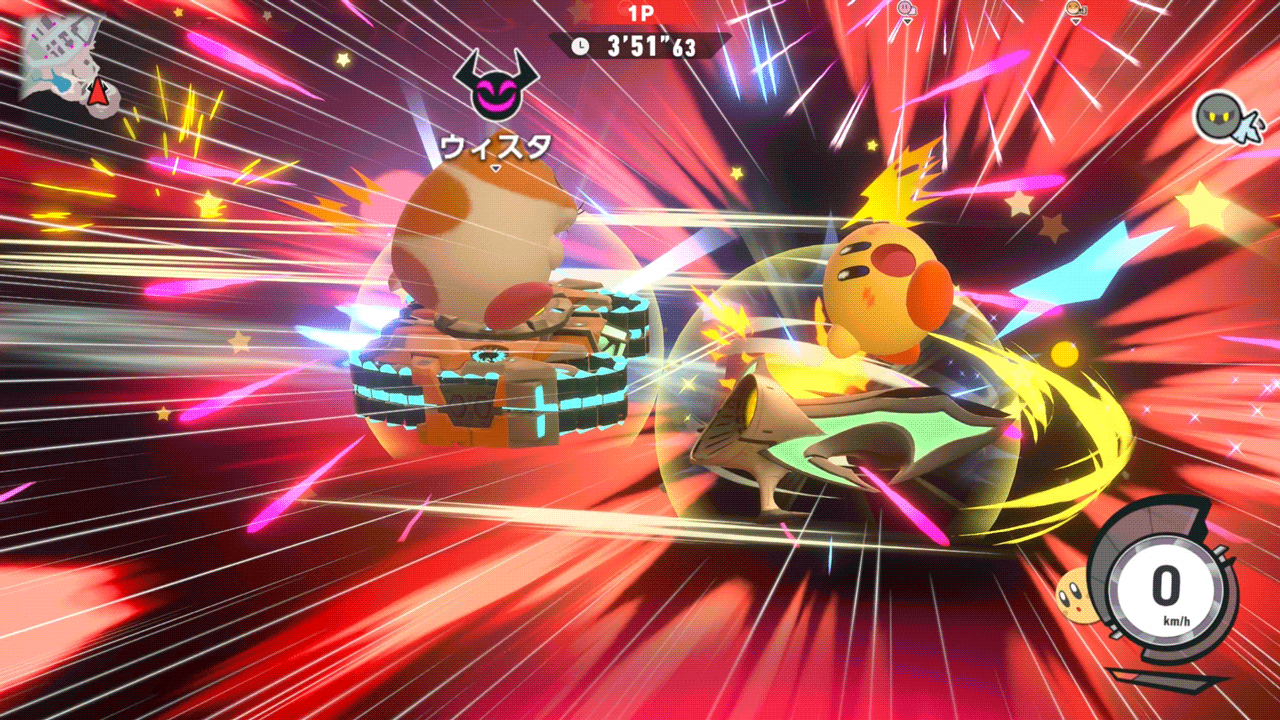1280x720 pixels.
Task: Click the red arrow on the minimap
Action: click(x=97, y=92)
